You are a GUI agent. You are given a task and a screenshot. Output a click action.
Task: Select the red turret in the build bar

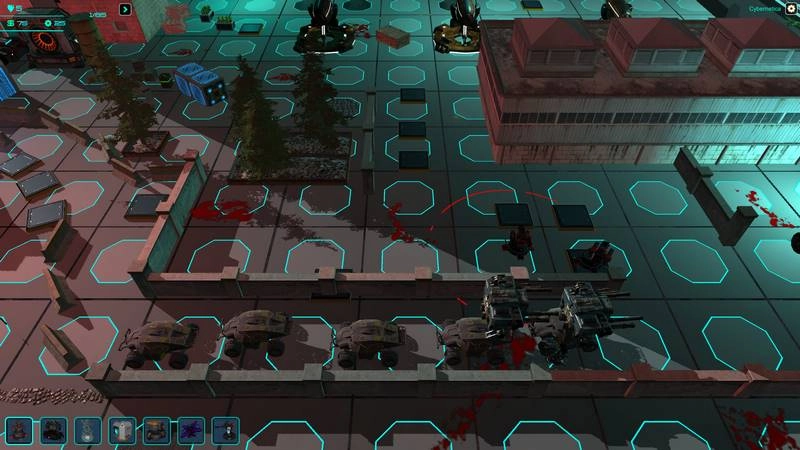click(19, 431)
